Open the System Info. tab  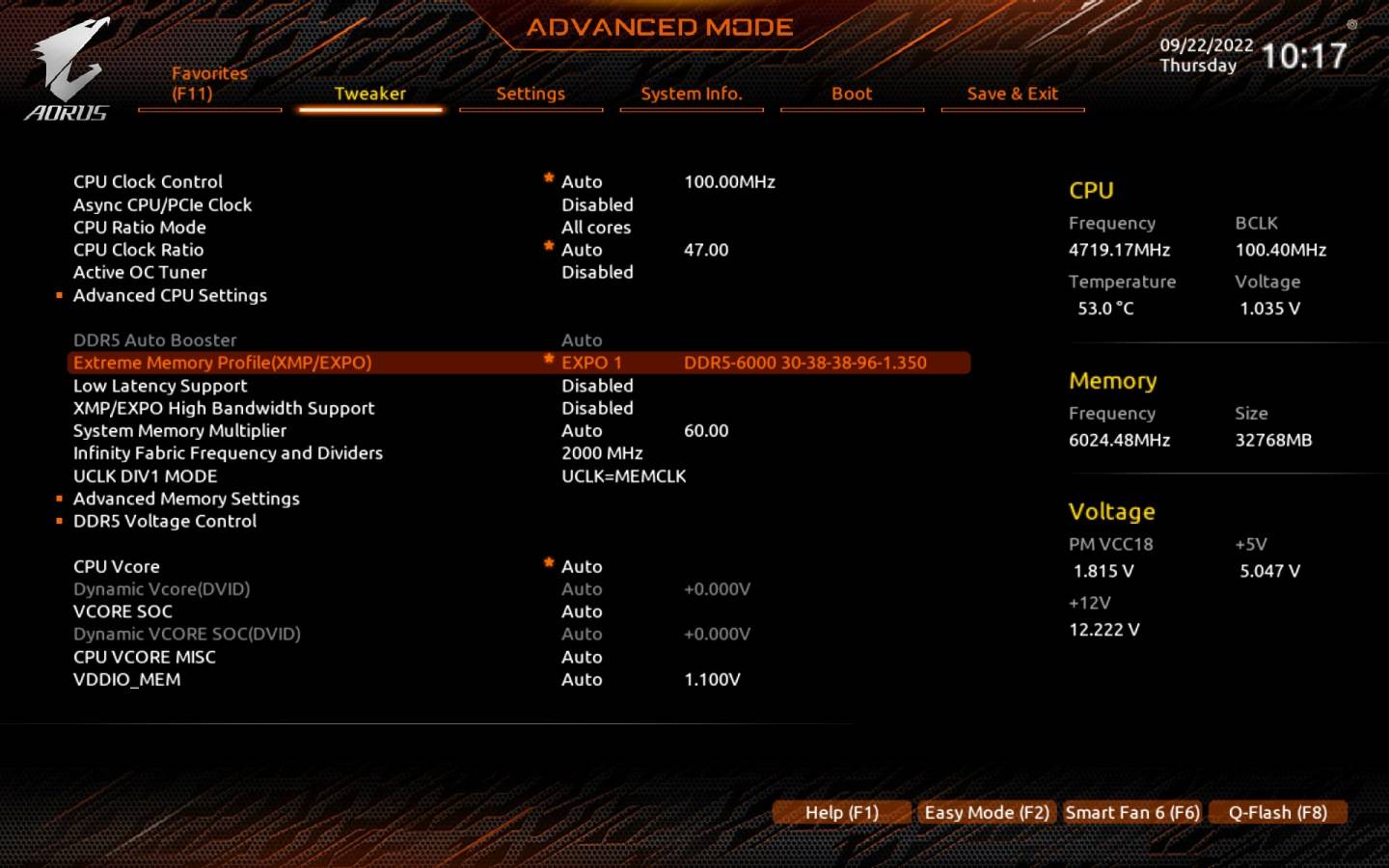691,94
